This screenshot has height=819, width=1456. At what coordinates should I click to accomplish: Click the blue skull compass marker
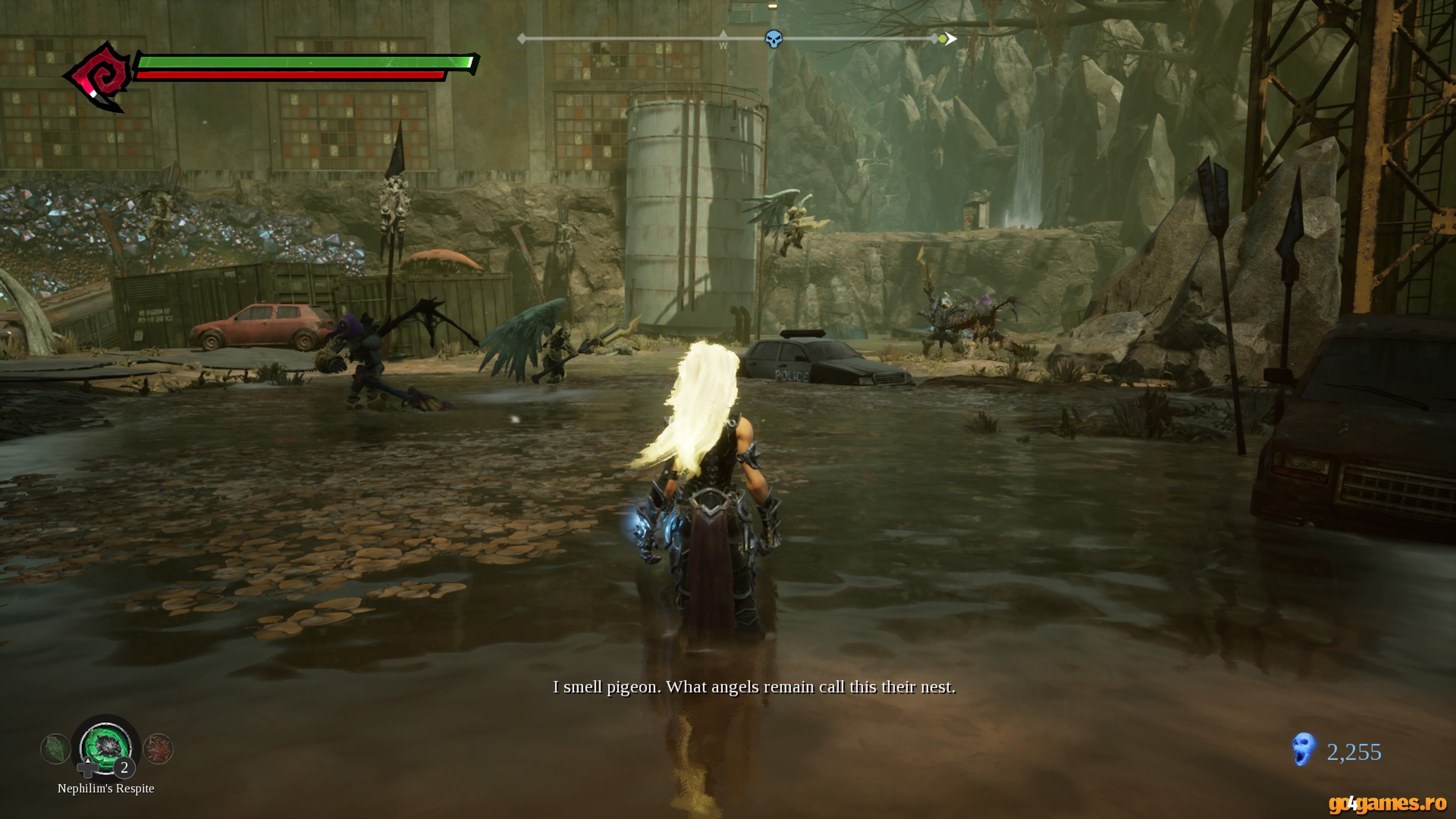(773, 39)
